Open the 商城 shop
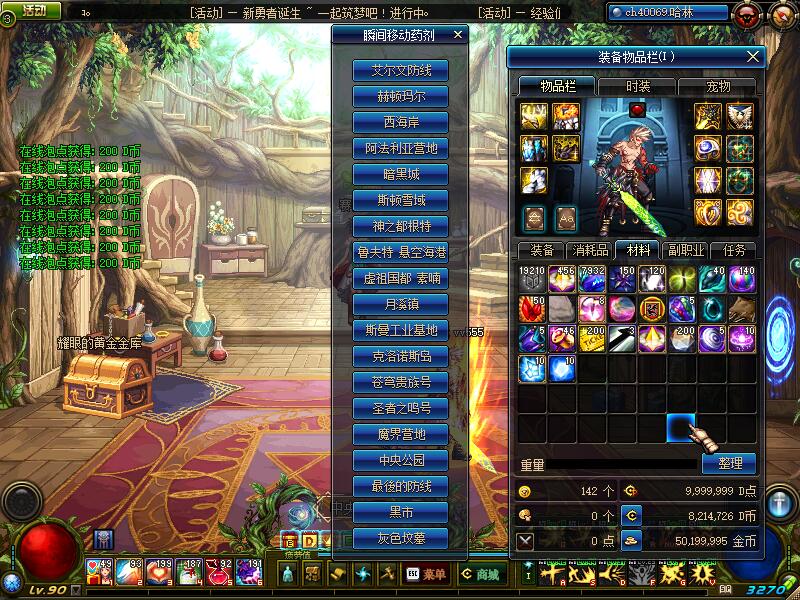The height and width of the screenshot is (600, 800). [x=480, y=574]
